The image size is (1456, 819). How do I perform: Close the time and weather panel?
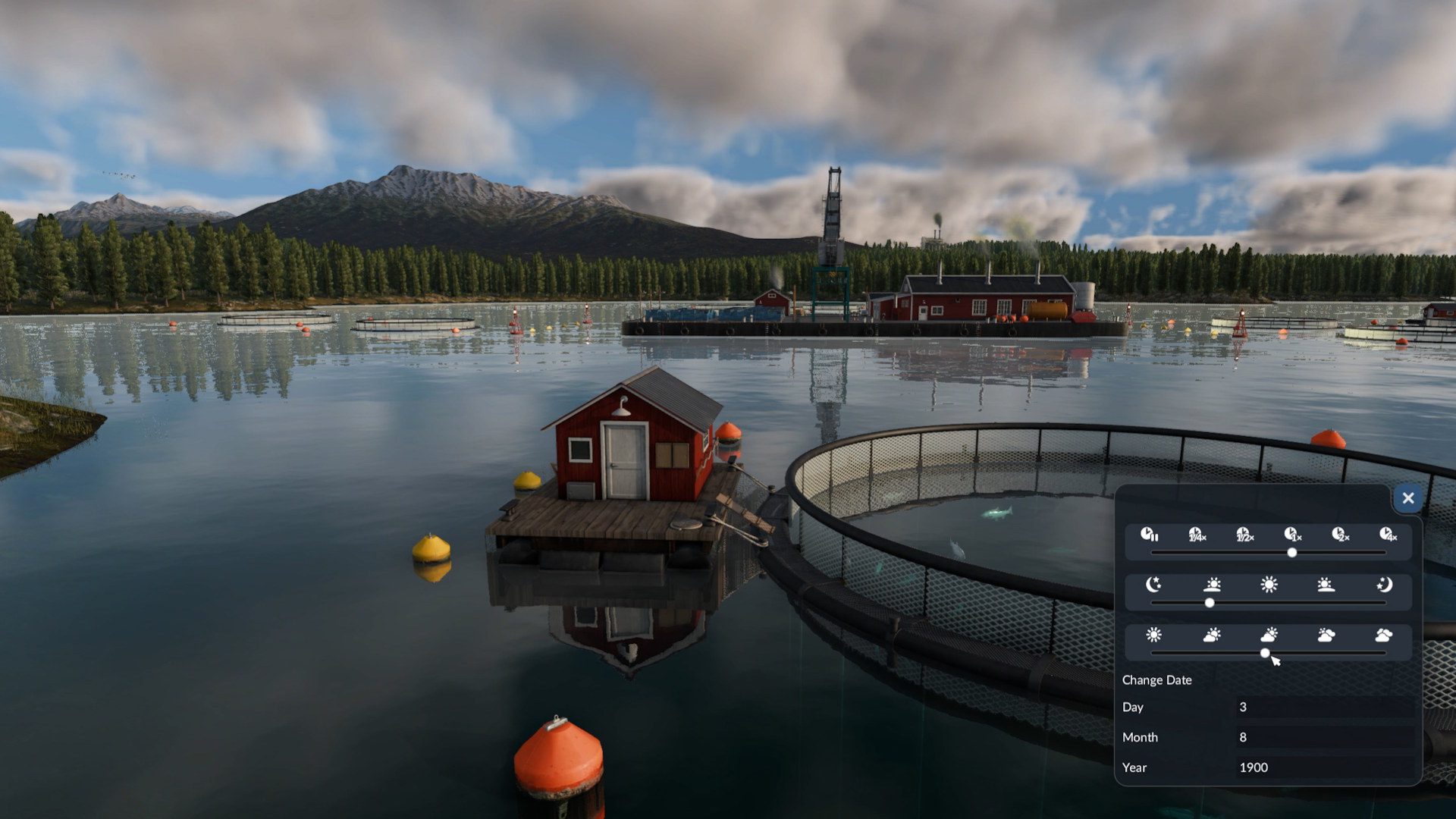click(1408, 498)
